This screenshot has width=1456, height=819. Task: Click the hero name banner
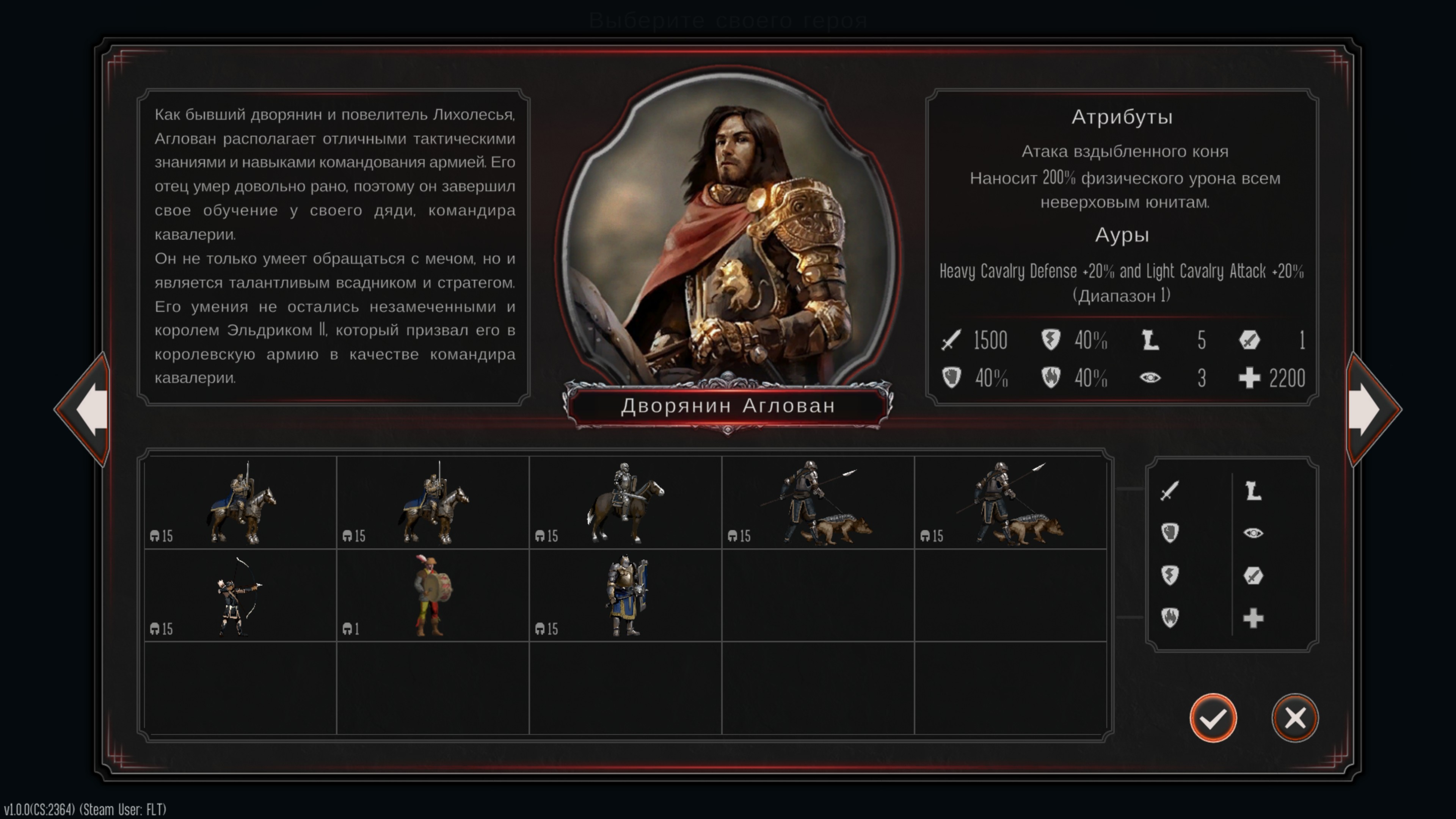click(728, 406)
